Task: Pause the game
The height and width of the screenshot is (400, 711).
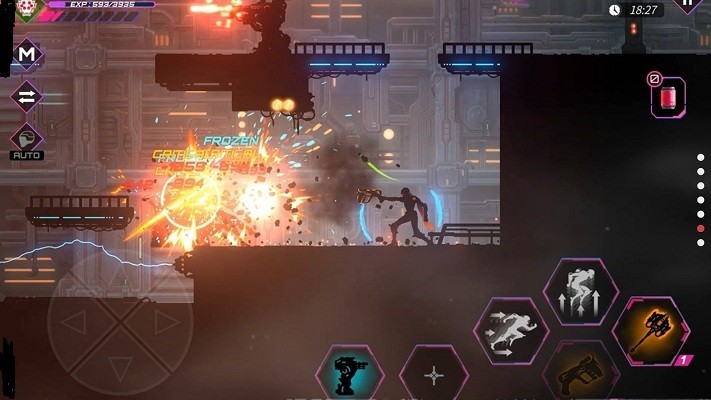Action: coord(690,4)
